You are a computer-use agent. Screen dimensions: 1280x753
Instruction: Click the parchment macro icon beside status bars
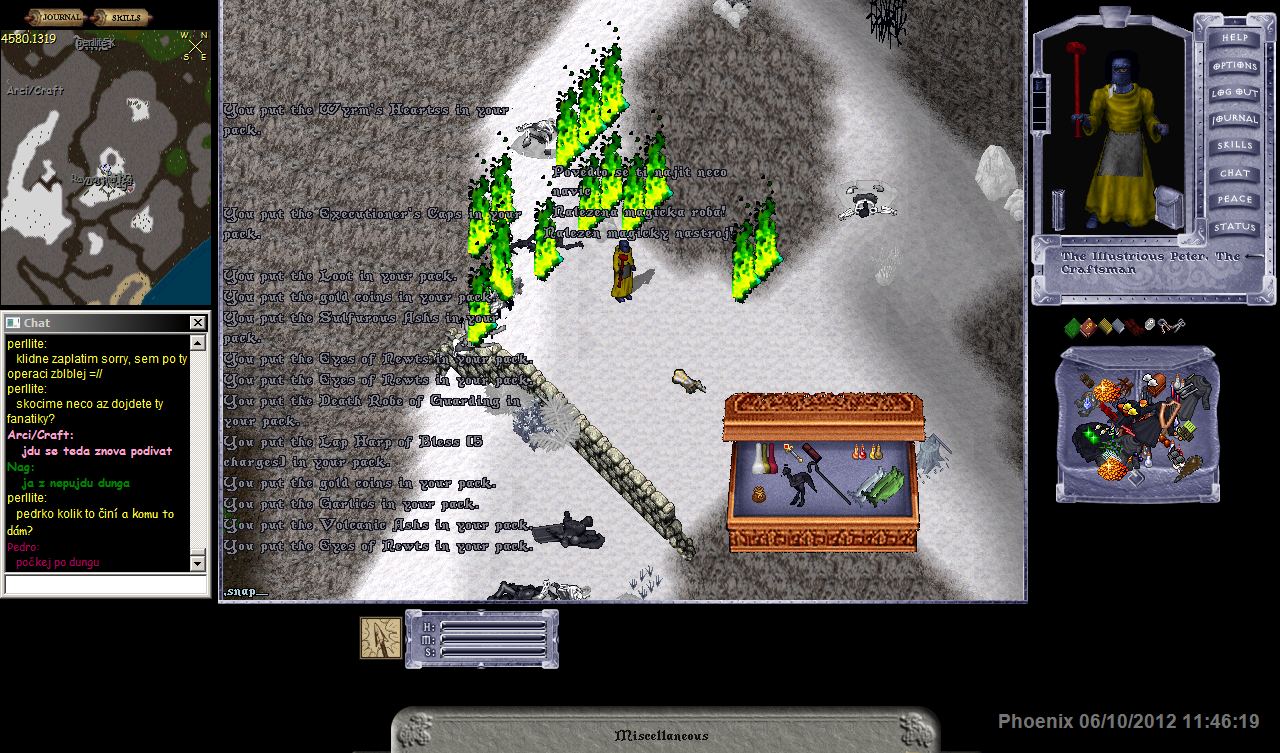point(381,638)
